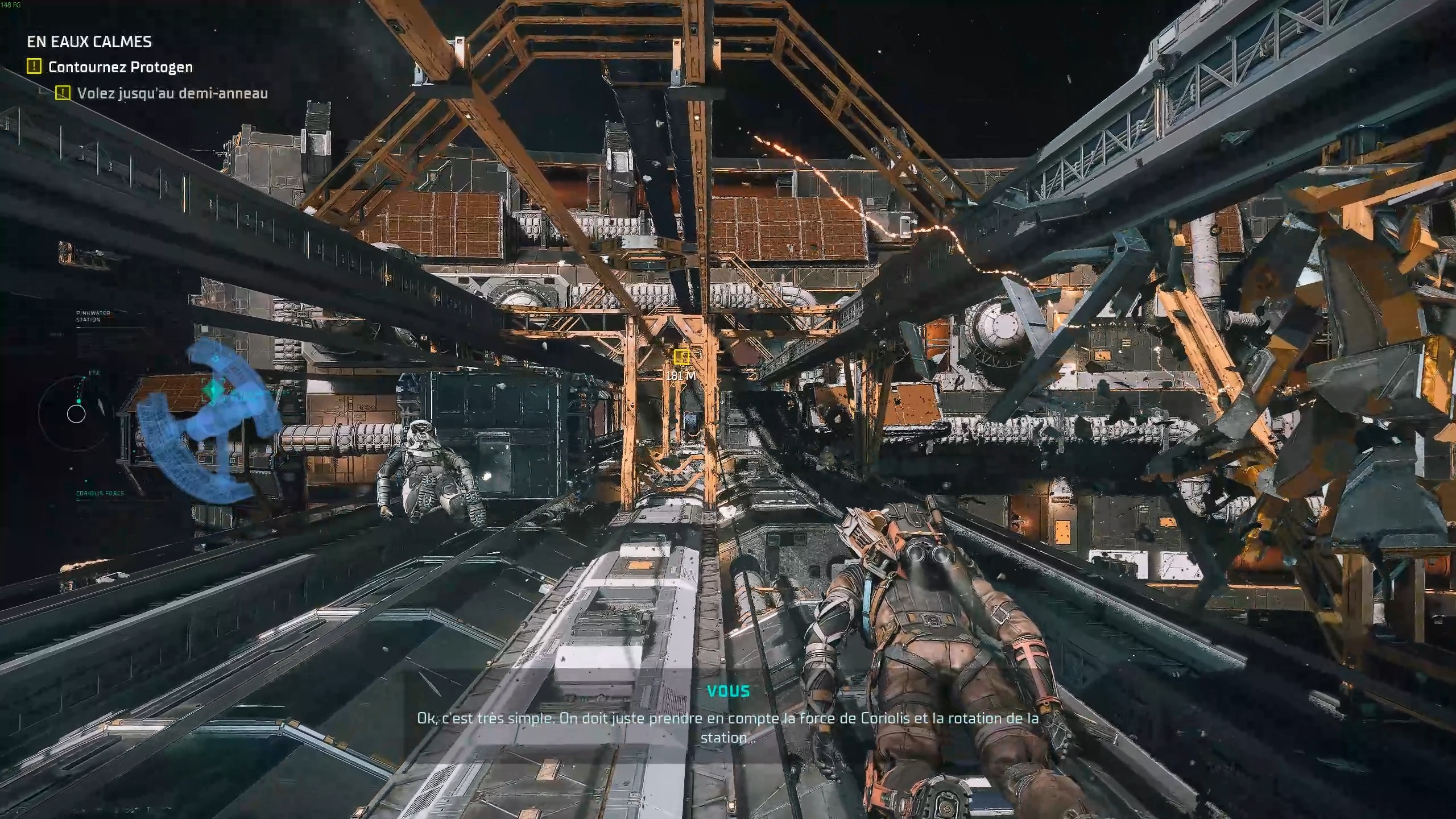The image size is (1456, 819).
Task: Expand the EN EAUX CALMES quest entry
Action: [x=89, y=41]
